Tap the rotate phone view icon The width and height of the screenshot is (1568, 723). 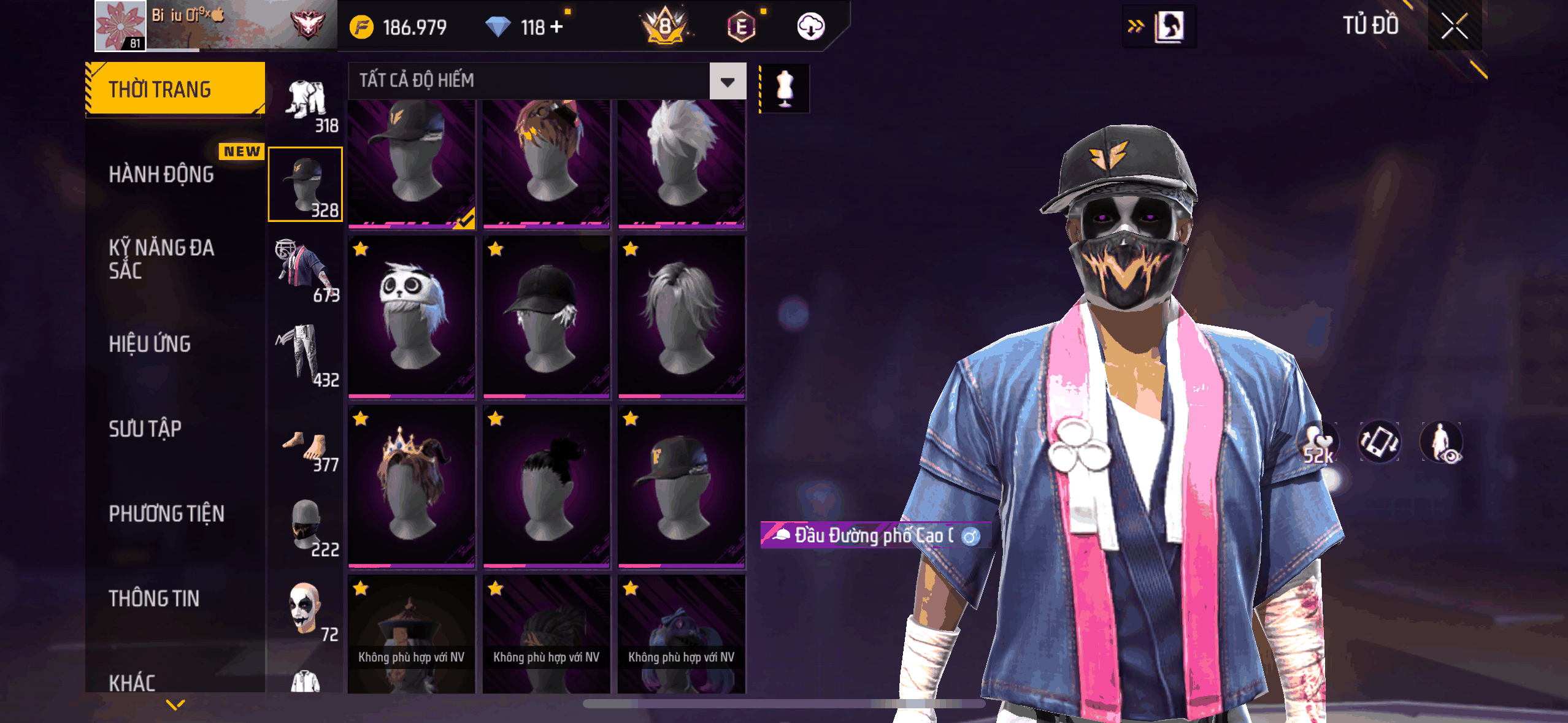pyautogui.click(x=1379, y=442)
